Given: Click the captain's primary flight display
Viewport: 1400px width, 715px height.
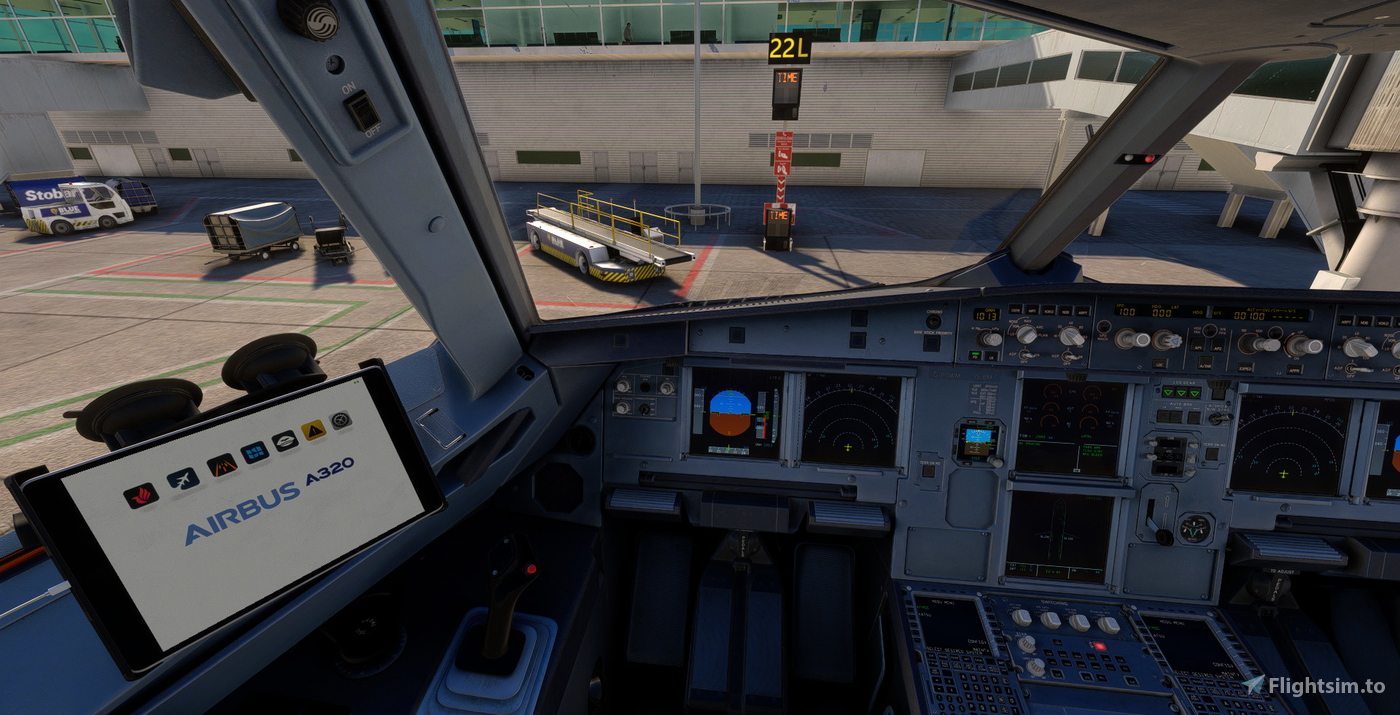Looking at the screenshot, I should (735, 414).
